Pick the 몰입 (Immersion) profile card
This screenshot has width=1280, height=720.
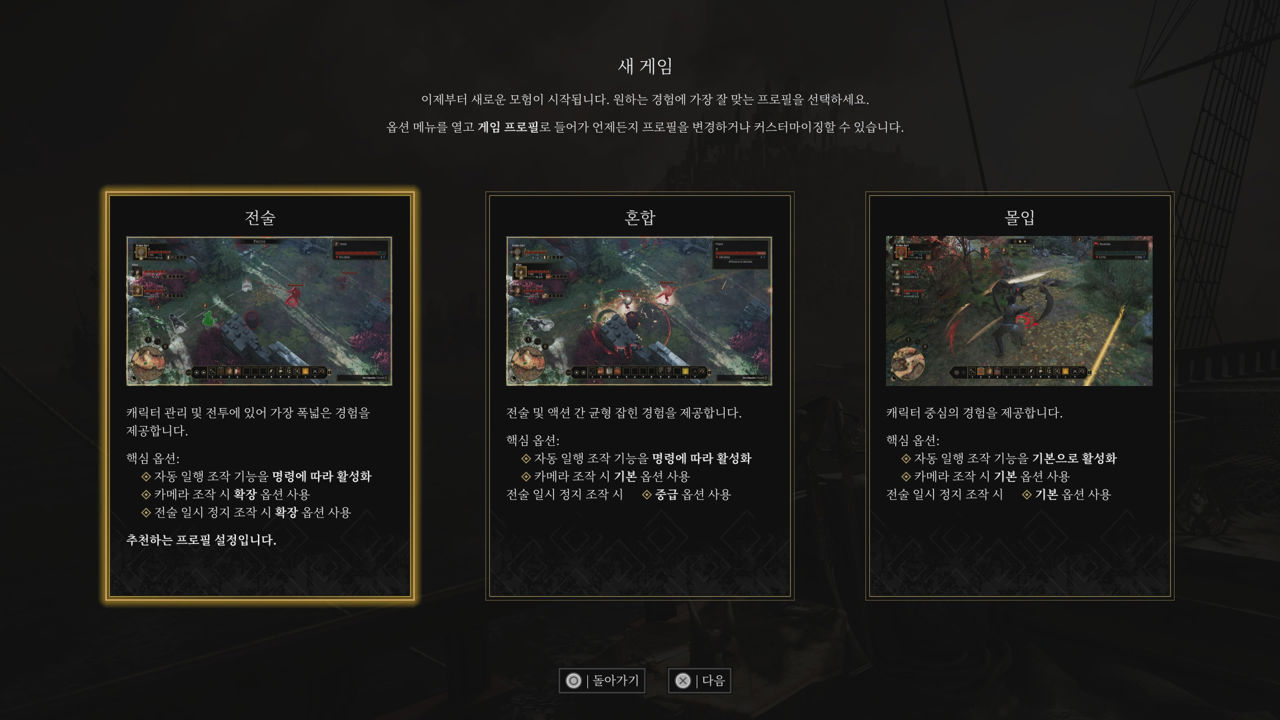pos(1019,396)
